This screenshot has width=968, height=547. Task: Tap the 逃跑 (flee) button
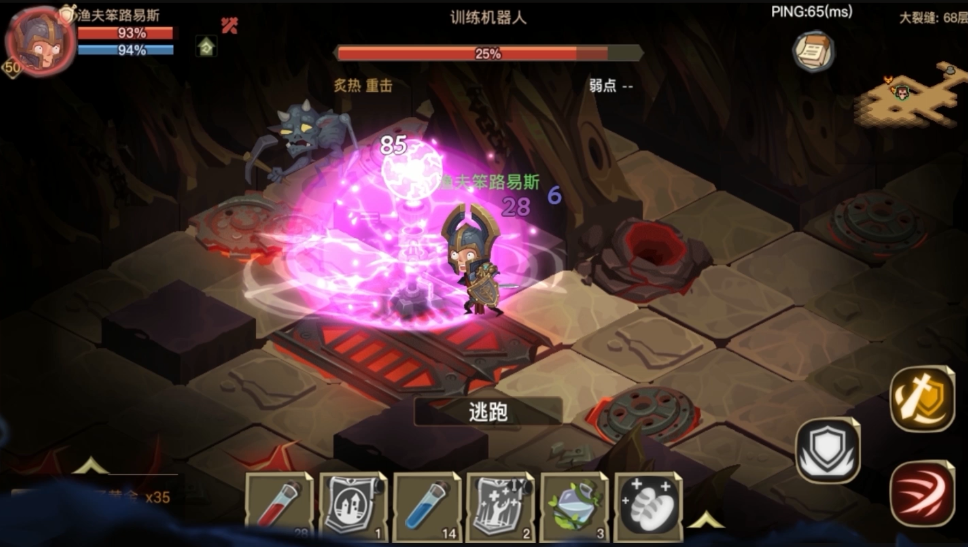pyautogui.click(x=489, y=412)
